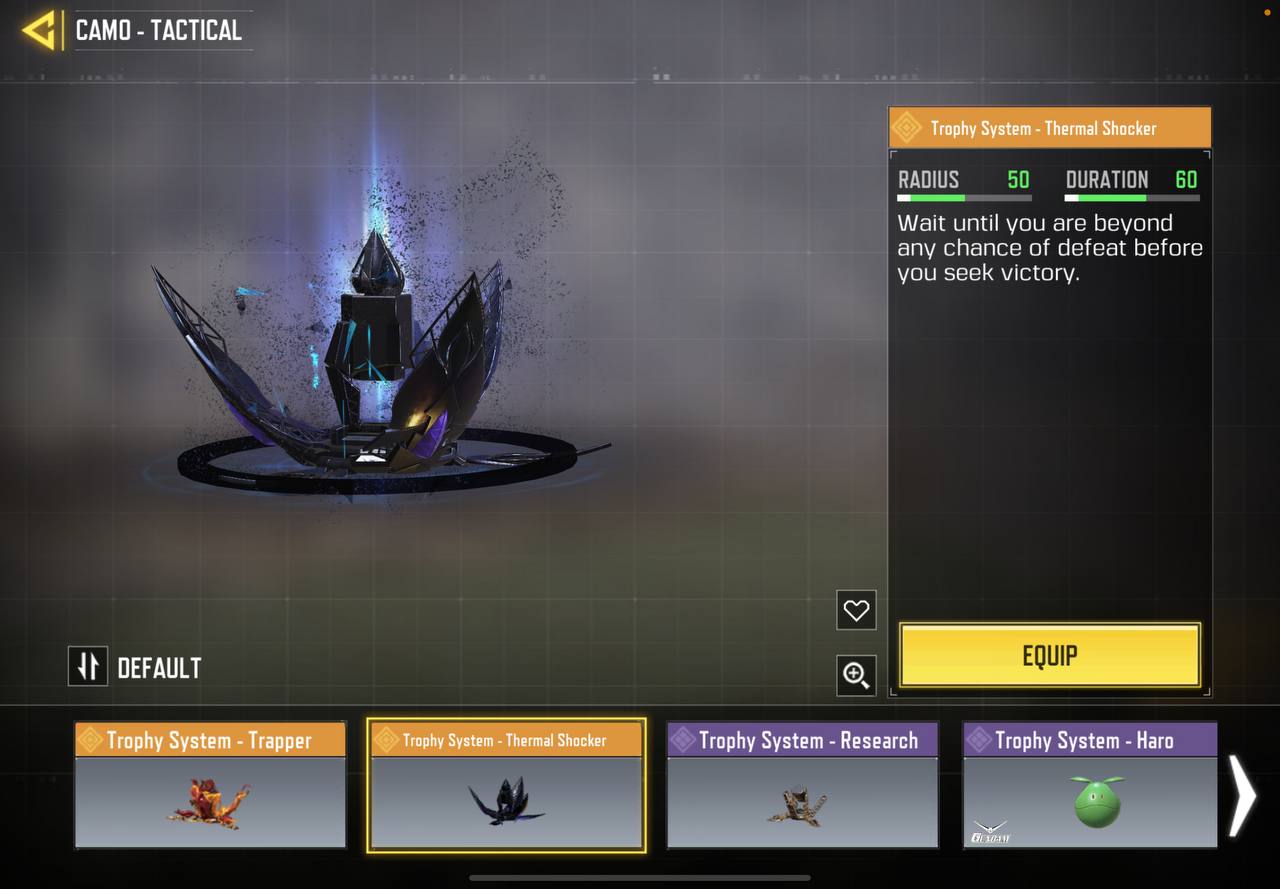Go back from Camo - Tactical screen
This screenshot has height=889, width=1280.
(39, 31)
